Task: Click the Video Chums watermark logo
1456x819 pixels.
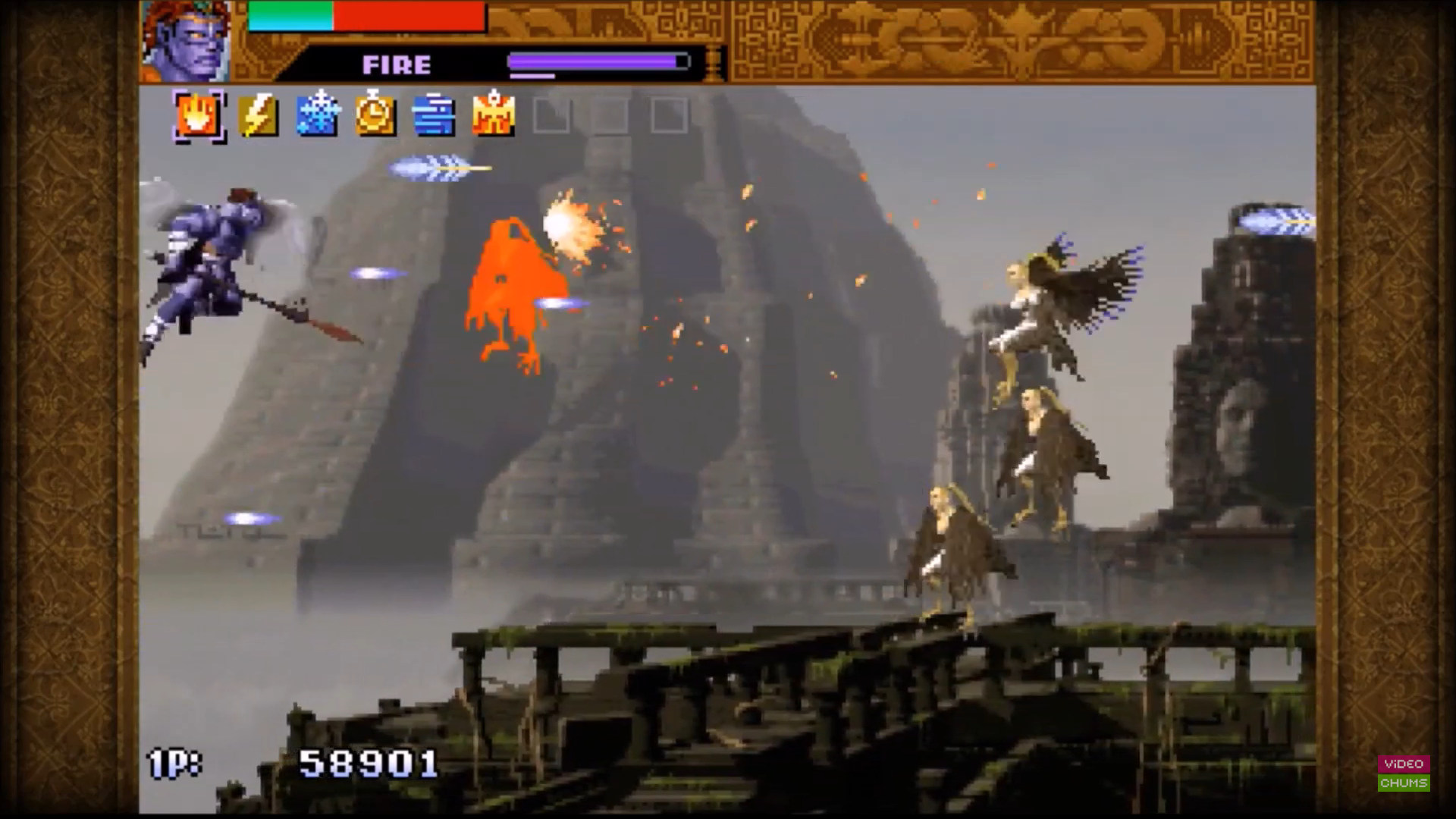Action: [x=1404, y=773]
